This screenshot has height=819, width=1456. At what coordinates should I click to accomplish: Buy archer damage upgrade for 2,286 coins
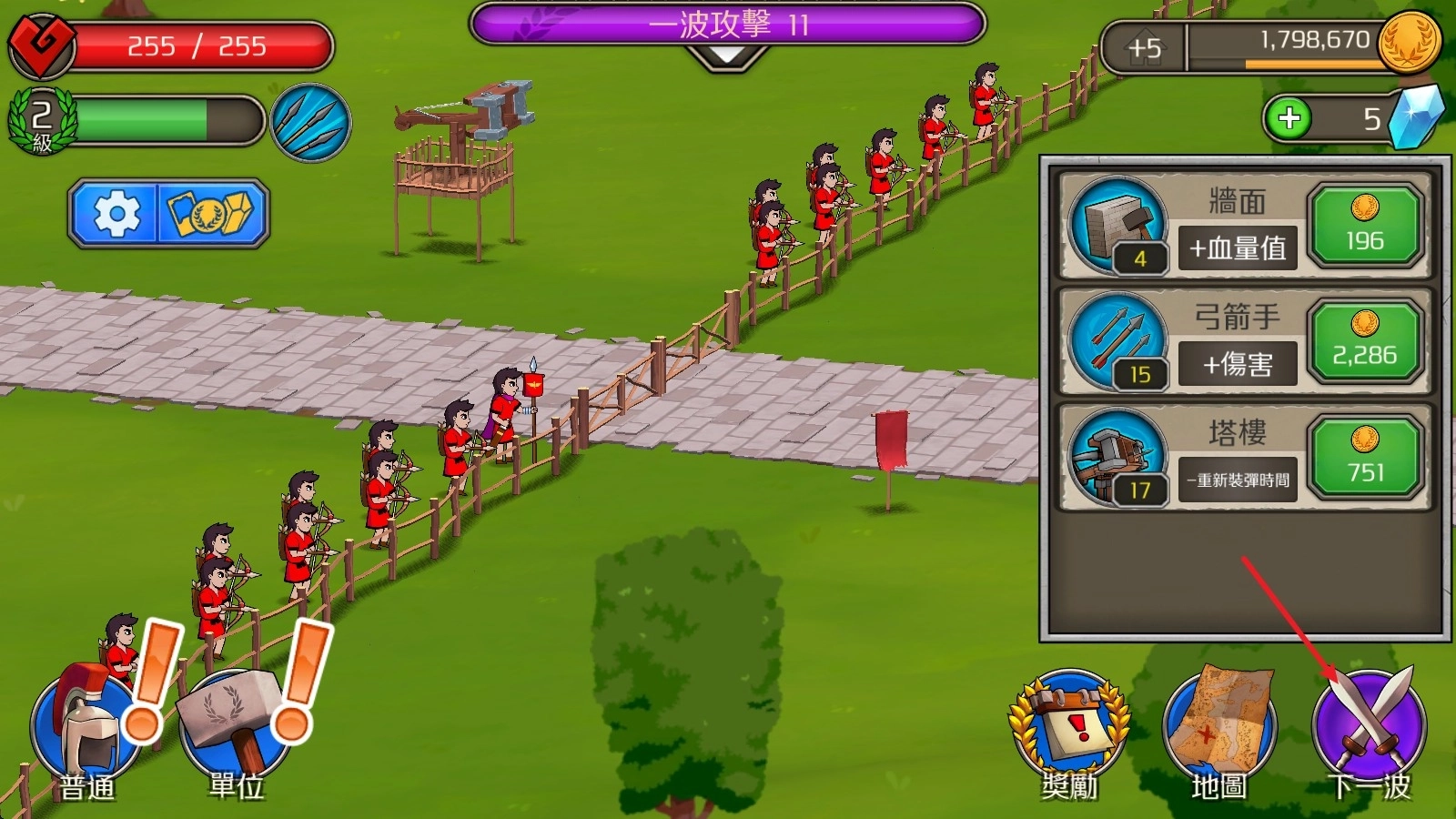[x=1364, y=340]
